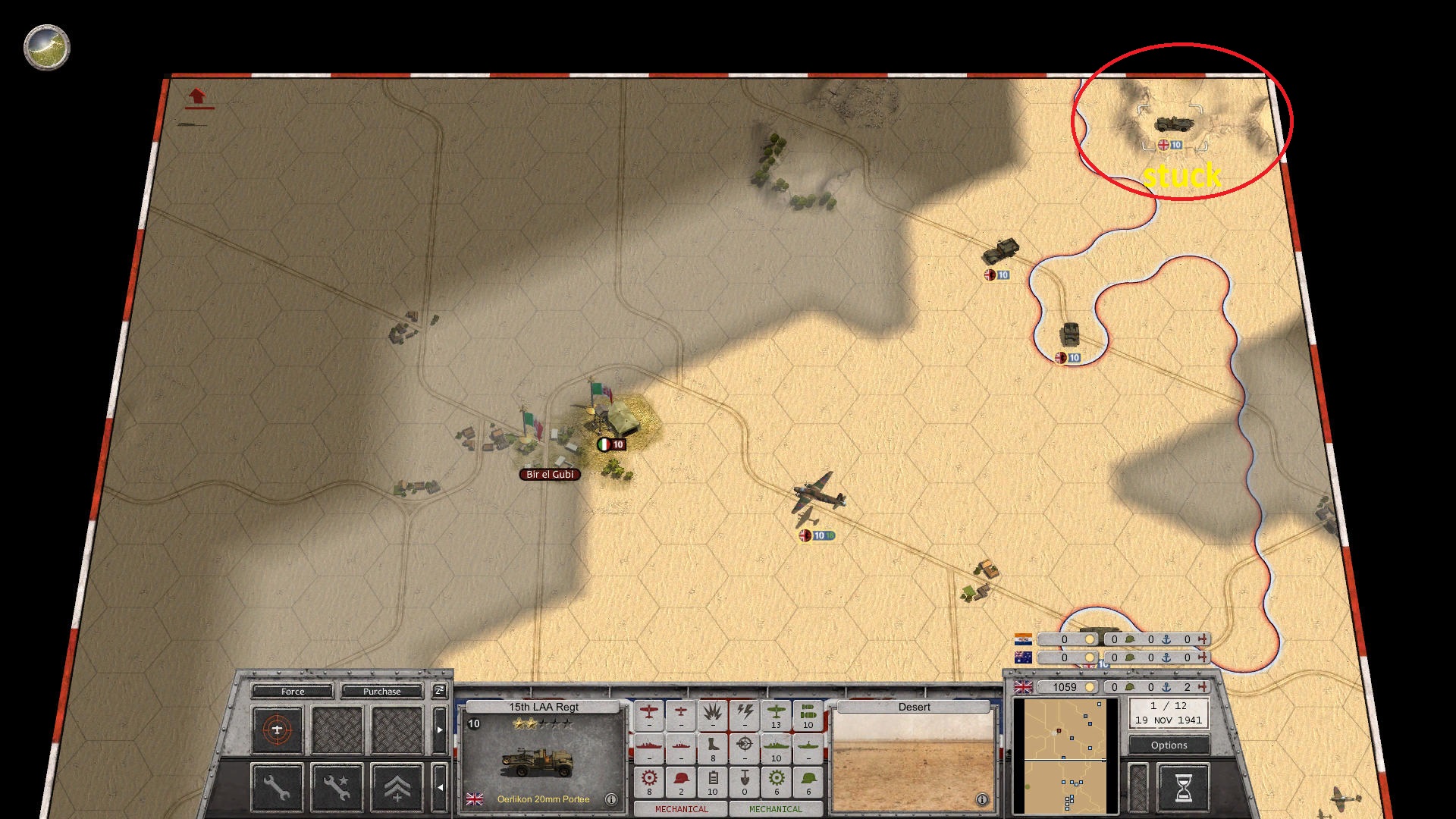The height and width of the screenshot is (819, 1456).
Task: Open the Options menu
Action: tap(1168, 745)
